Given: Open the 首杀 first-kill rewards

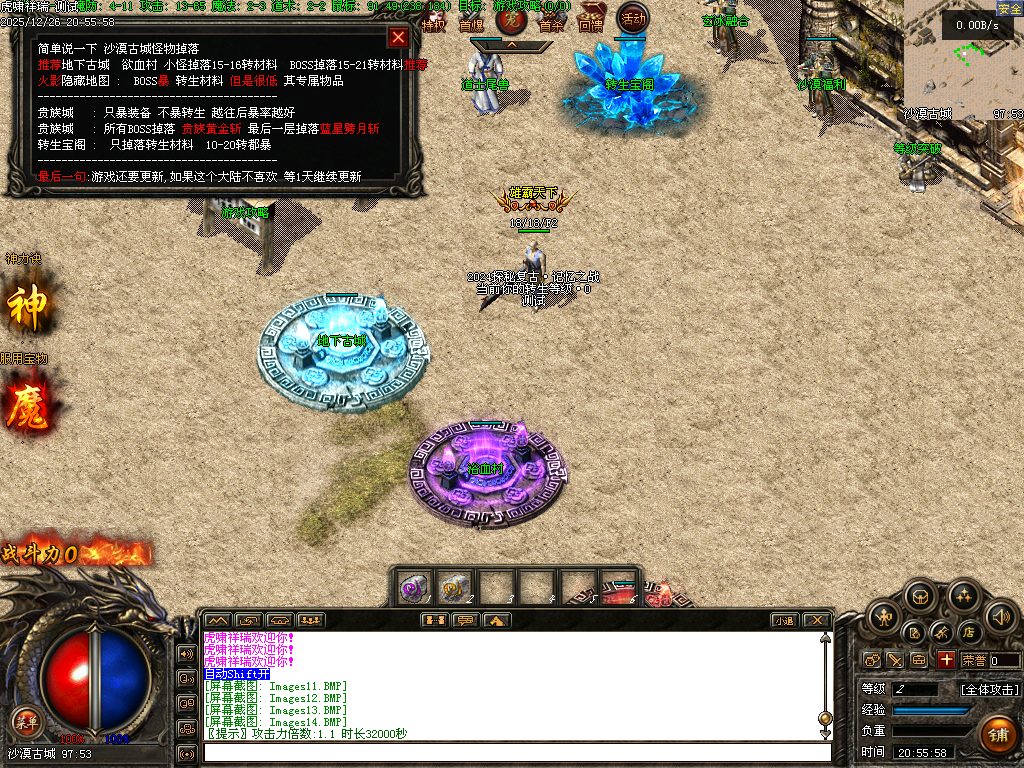Looking at the screenshot, I should (551, 23).
